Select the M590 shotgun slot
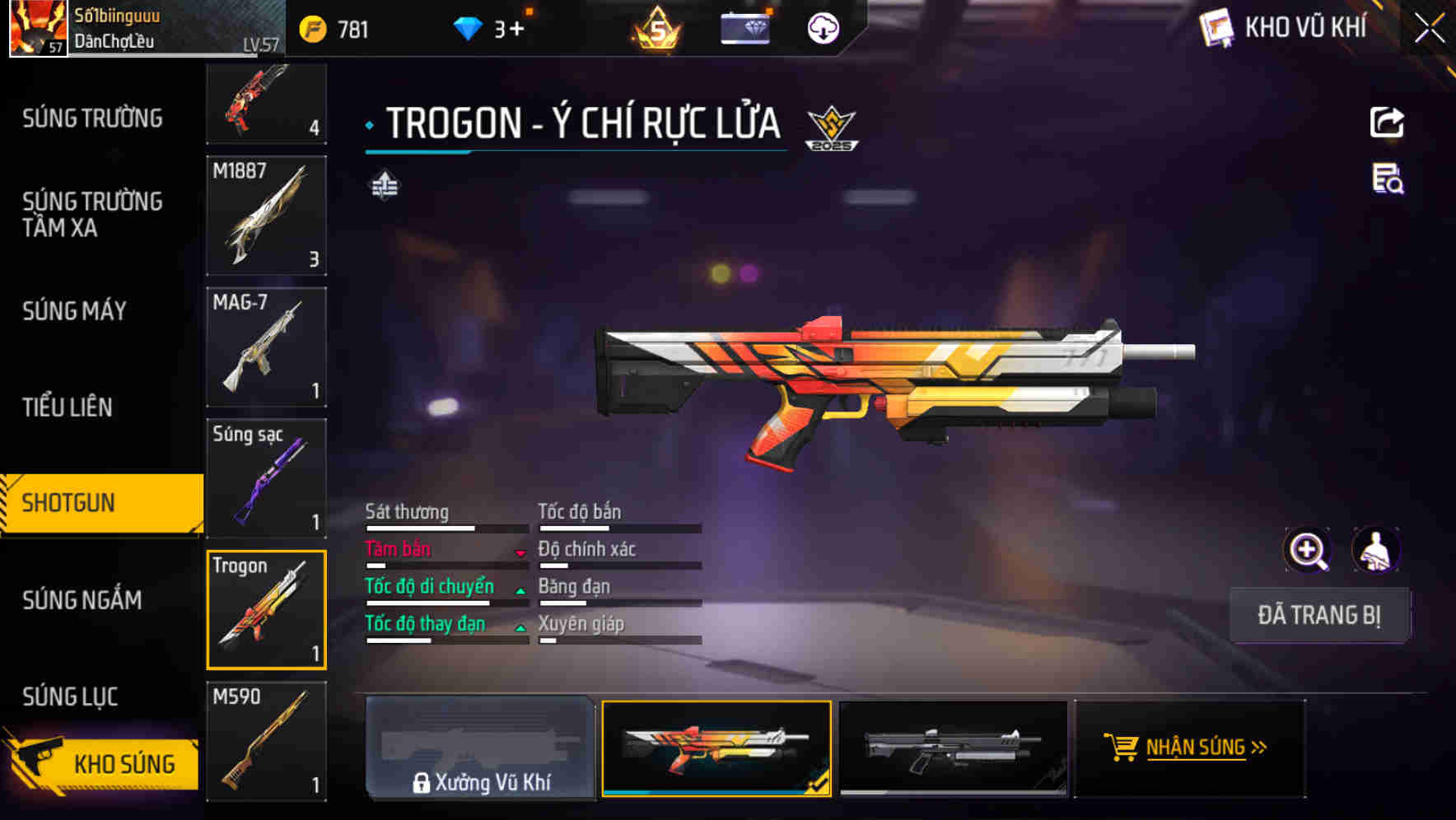 266,741
